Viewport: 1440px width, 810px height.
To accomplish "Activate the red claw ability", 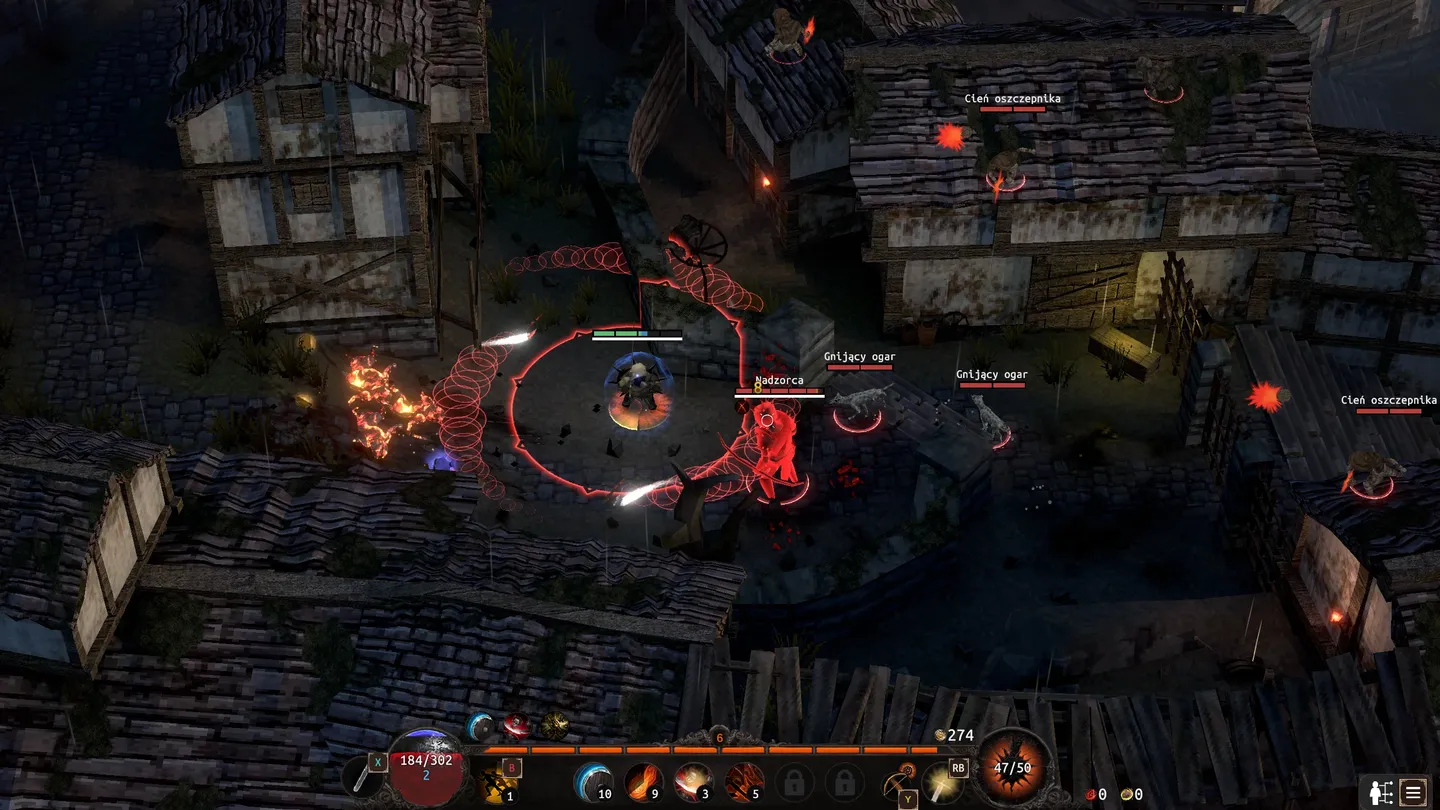I will (x=743, y=781).
